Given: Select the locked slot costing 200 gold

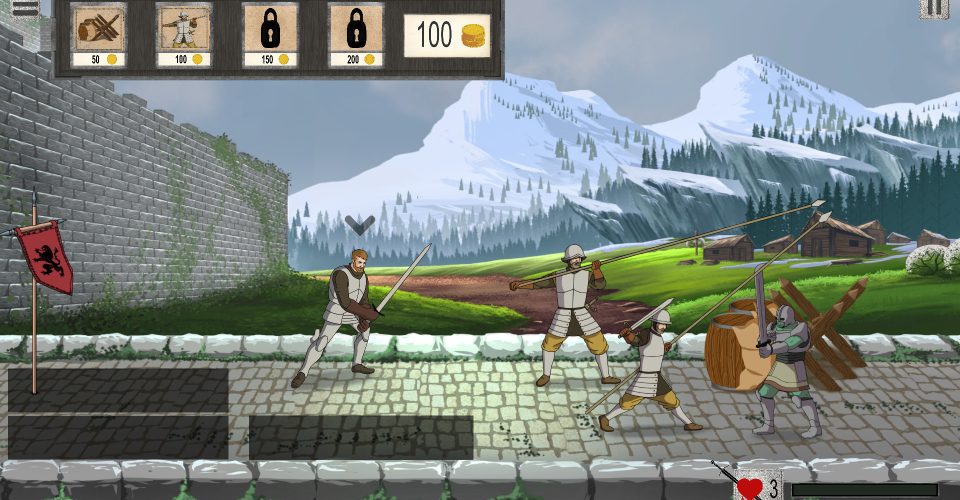Looking at the screenshot, I should click(x=356, y=34).
